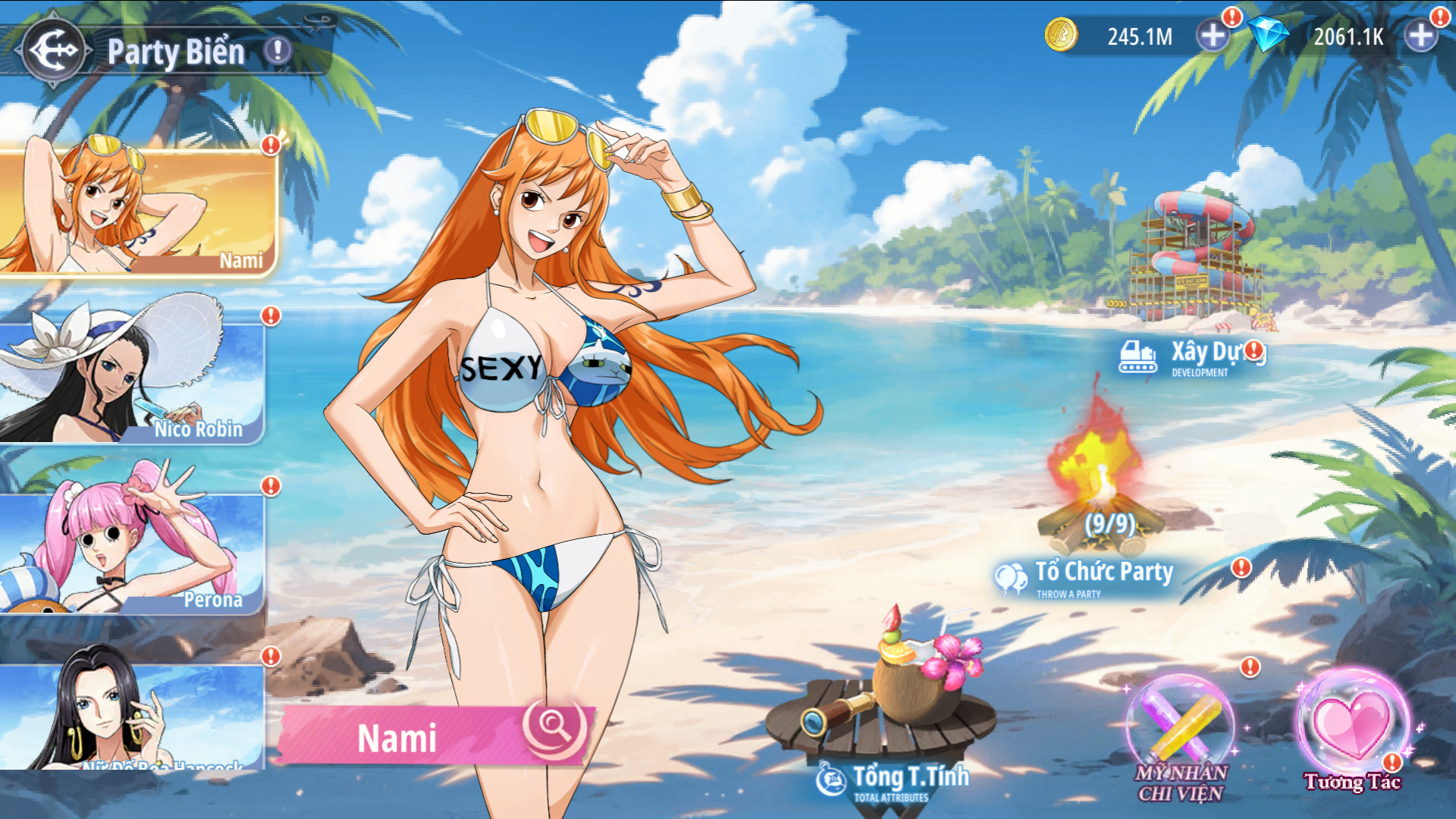
Task: Go back with the anchor button
Action: 53,51
